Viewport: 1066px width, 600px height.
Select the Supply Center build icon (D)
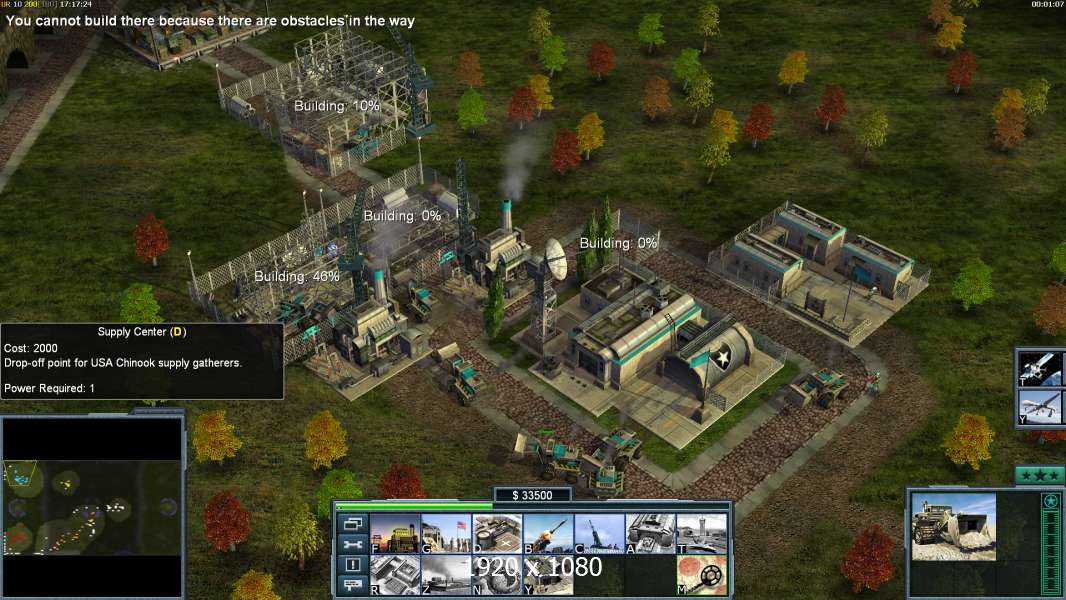tap(497, 534)
